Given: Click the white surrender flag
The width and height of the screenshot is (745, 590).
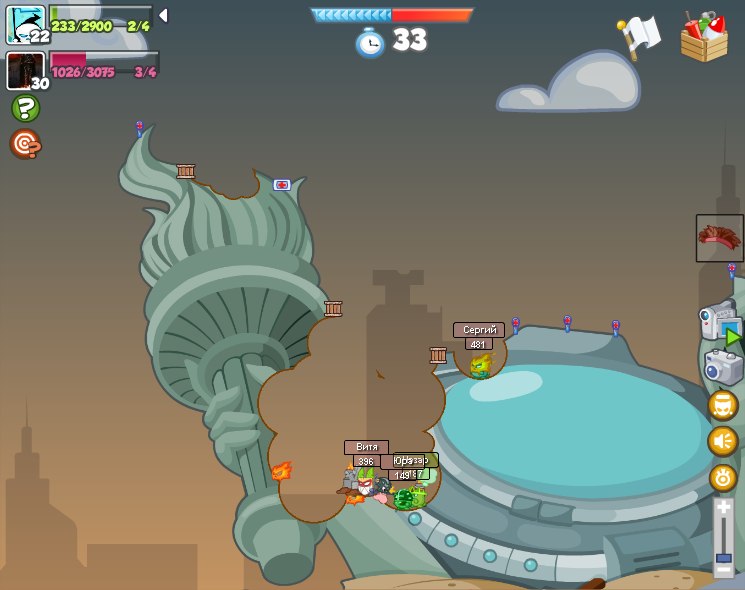Looking at the screenshot, I should pyautogui.click(x=640, y=36).
